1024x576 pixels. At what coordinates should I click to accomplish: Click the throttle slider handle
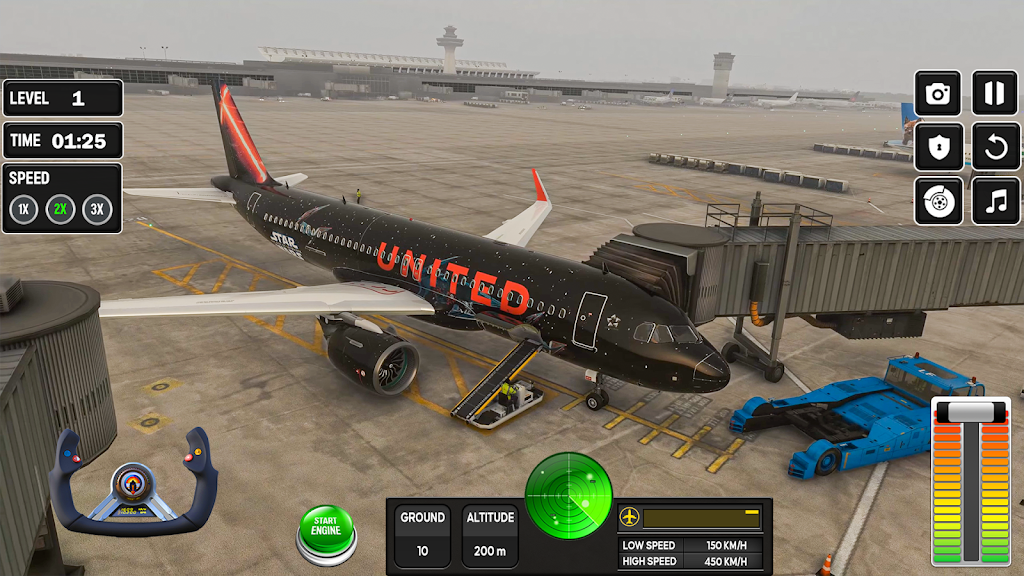click(x=971, y=412)
